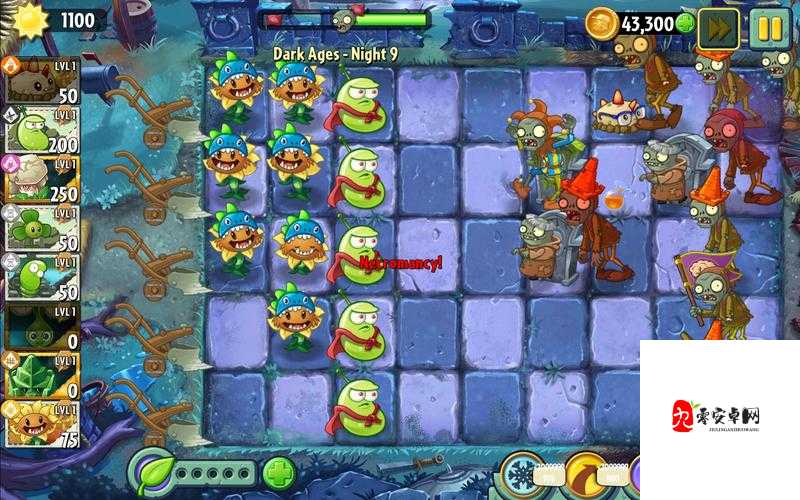Select the Grave Buster seed packet

click(43, 326)
